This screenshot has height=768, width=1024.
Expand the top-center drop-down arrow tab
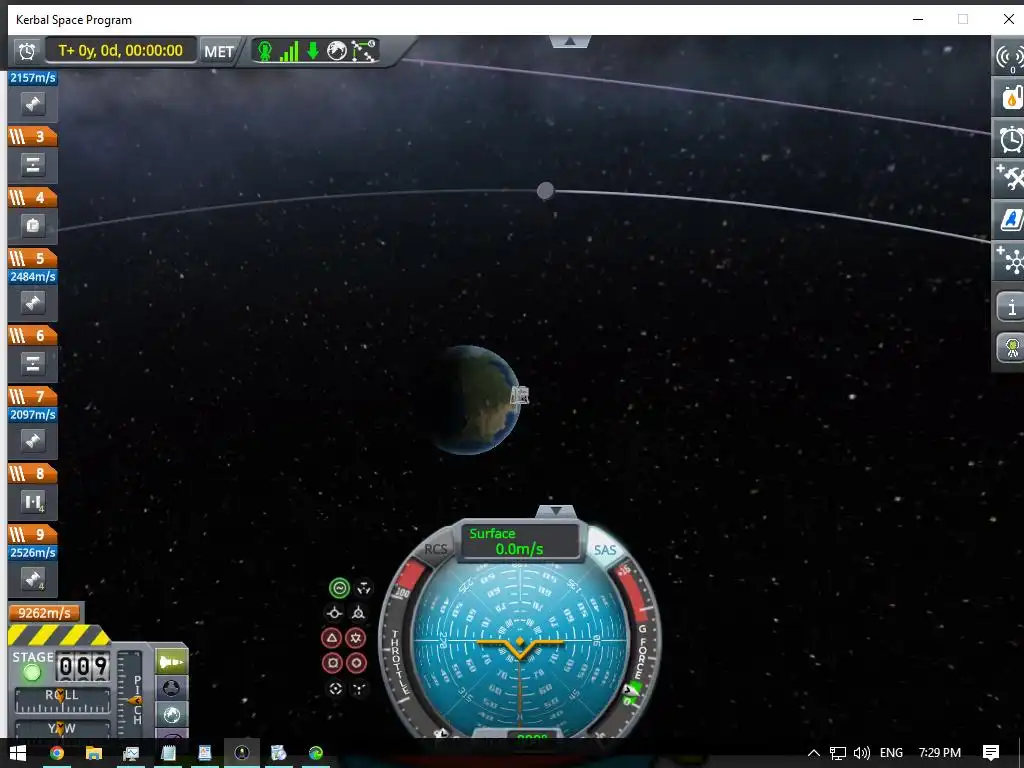pos(570,42)
